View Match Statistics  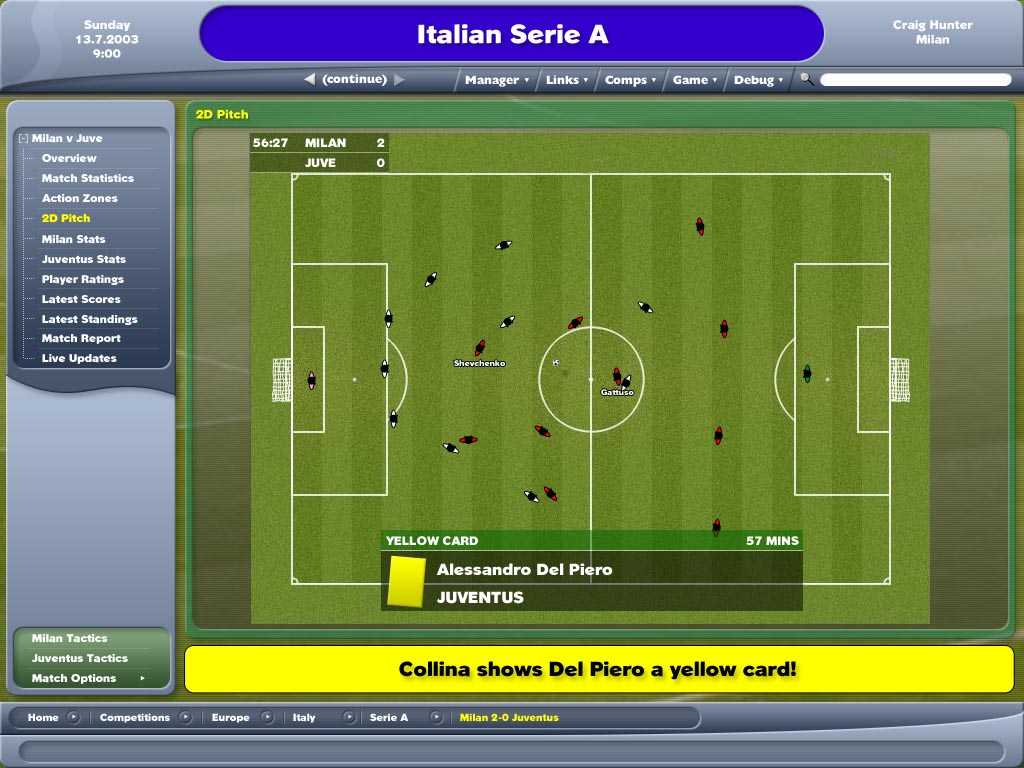point(87,178)
